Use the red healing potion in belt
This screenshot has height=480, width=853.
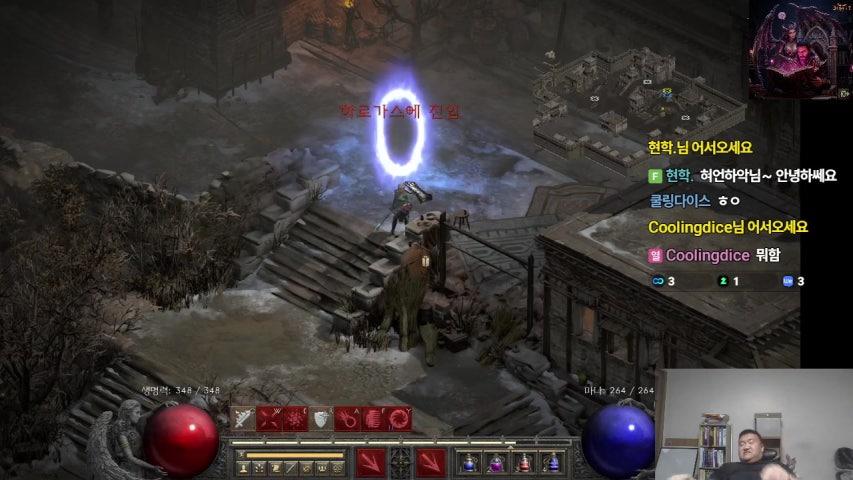(524, 463)
